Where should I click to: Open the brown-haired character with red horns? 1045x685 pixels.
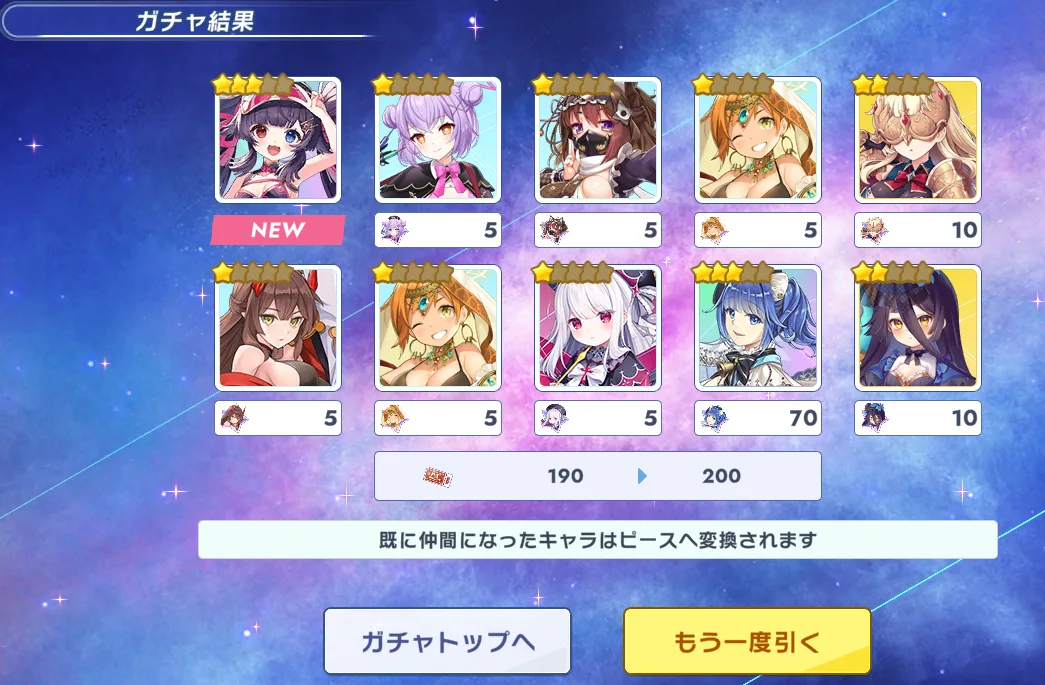pos(278,328)
